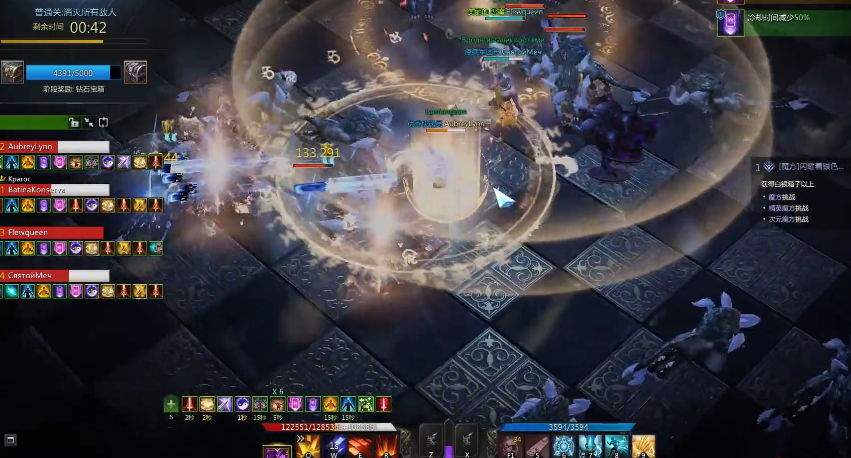Select party member BatinaKonserva's frame
The width and height of the screenshot is (851, 458).
[55, 189]
